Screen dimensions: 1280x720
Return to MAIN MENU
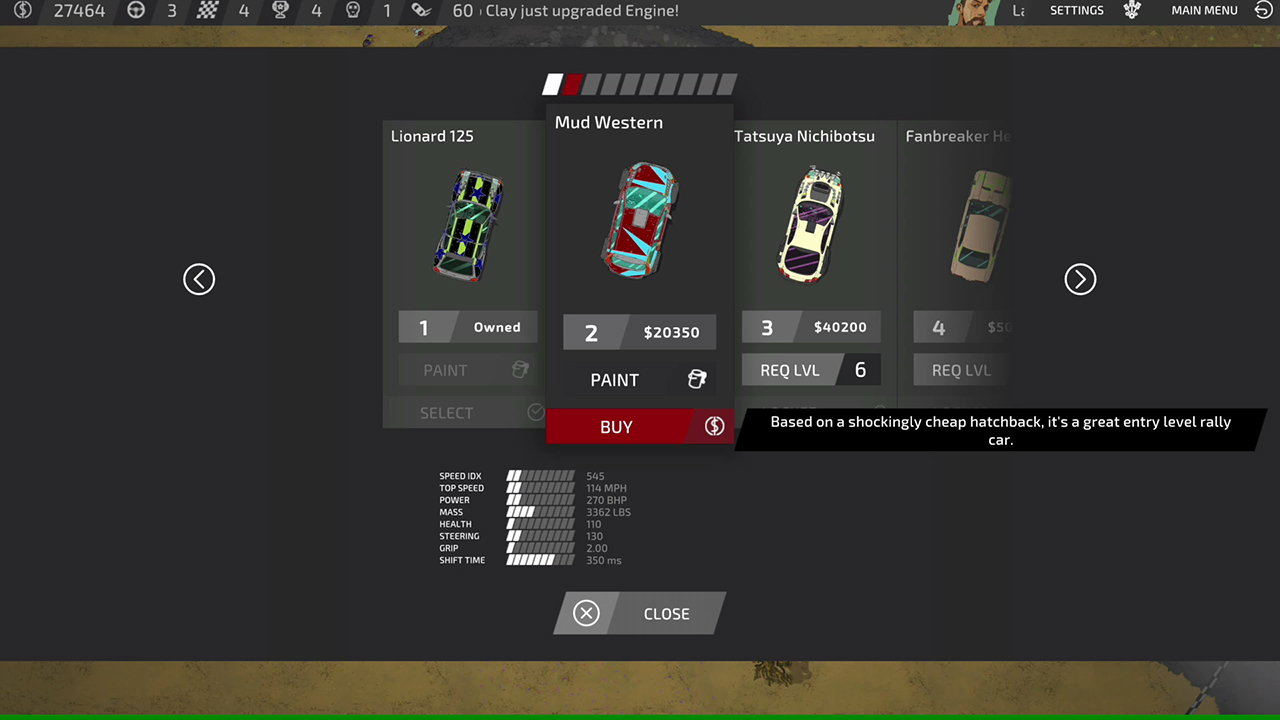(x=1204, y=11)
